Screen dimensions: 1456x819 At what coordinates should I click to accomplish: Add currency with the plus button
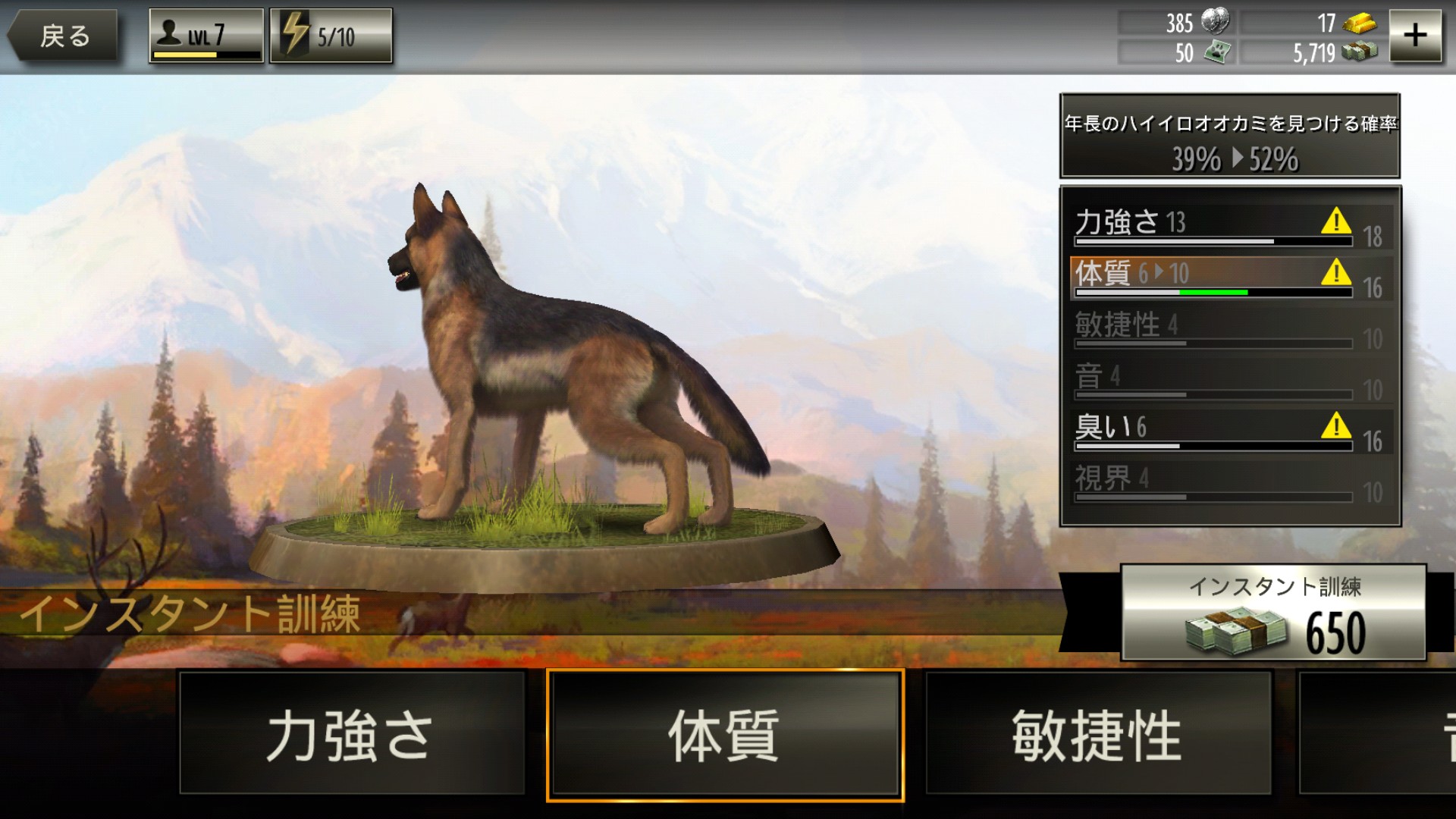(x=1414, y=35)
